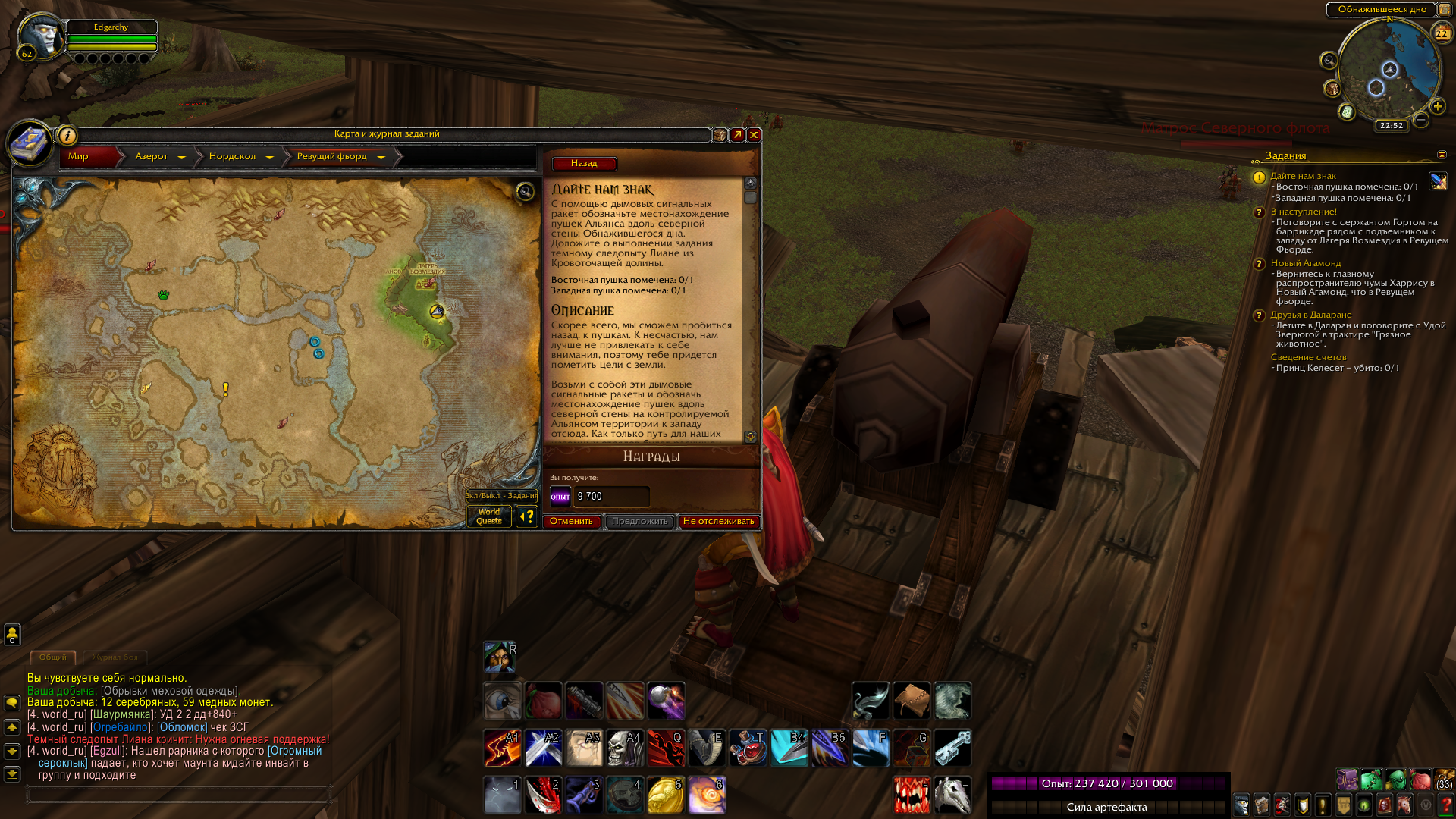
Task: Share quest using Предложить button
Action: point(639,522)
